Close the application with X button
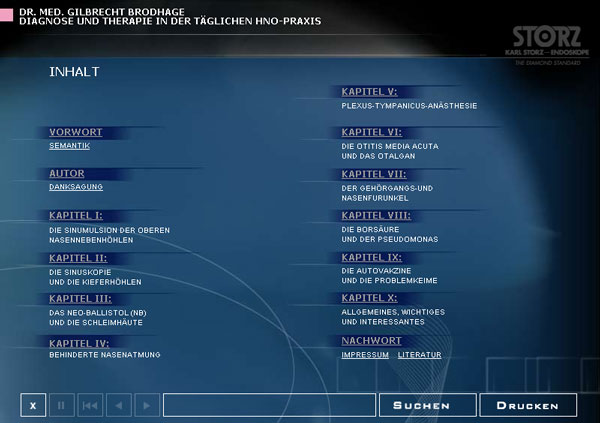Screen dimensions: 600x423 [33, 405]
